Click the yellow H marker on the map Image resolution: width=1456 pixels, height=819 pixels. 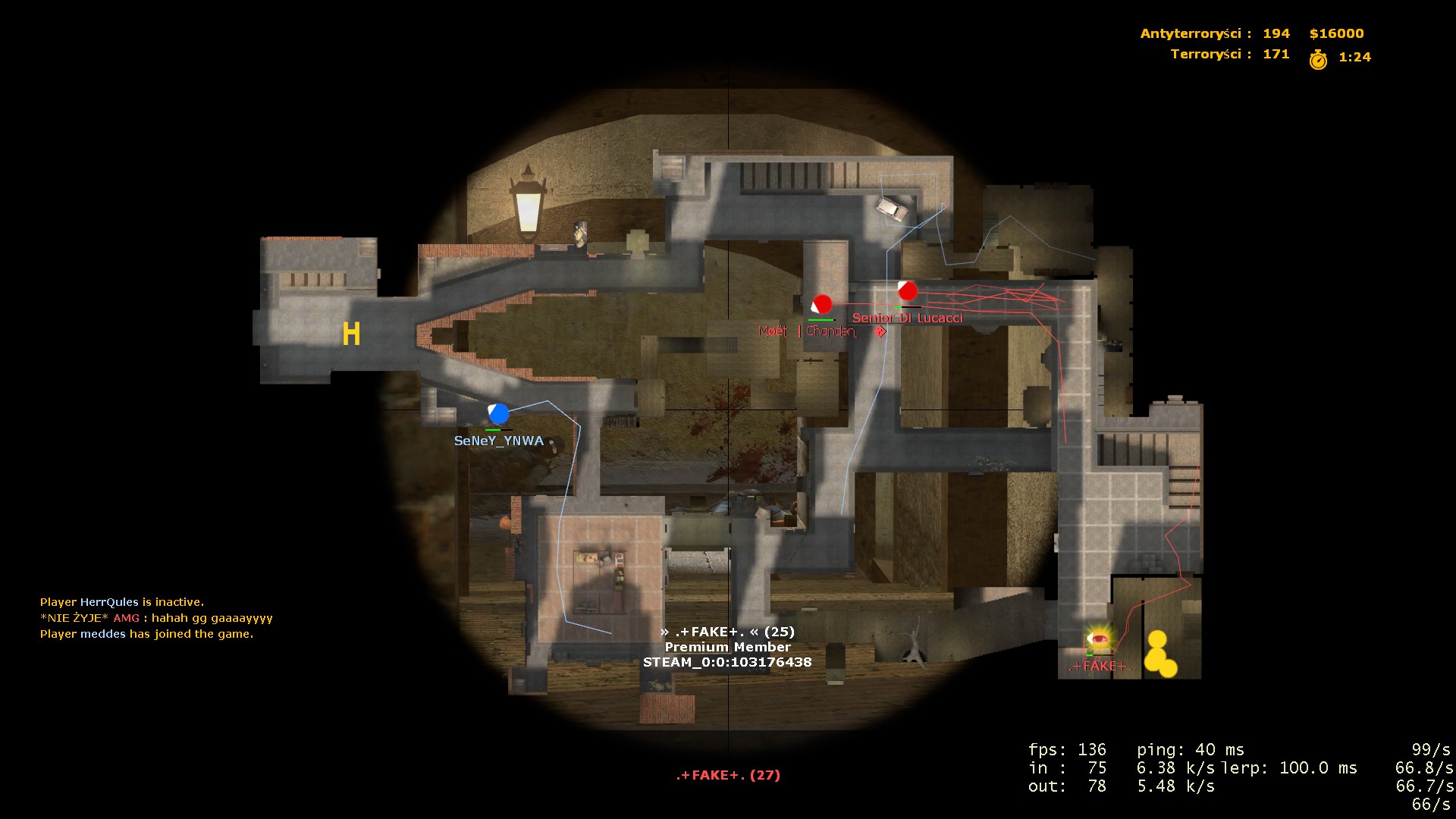point(350,334)
